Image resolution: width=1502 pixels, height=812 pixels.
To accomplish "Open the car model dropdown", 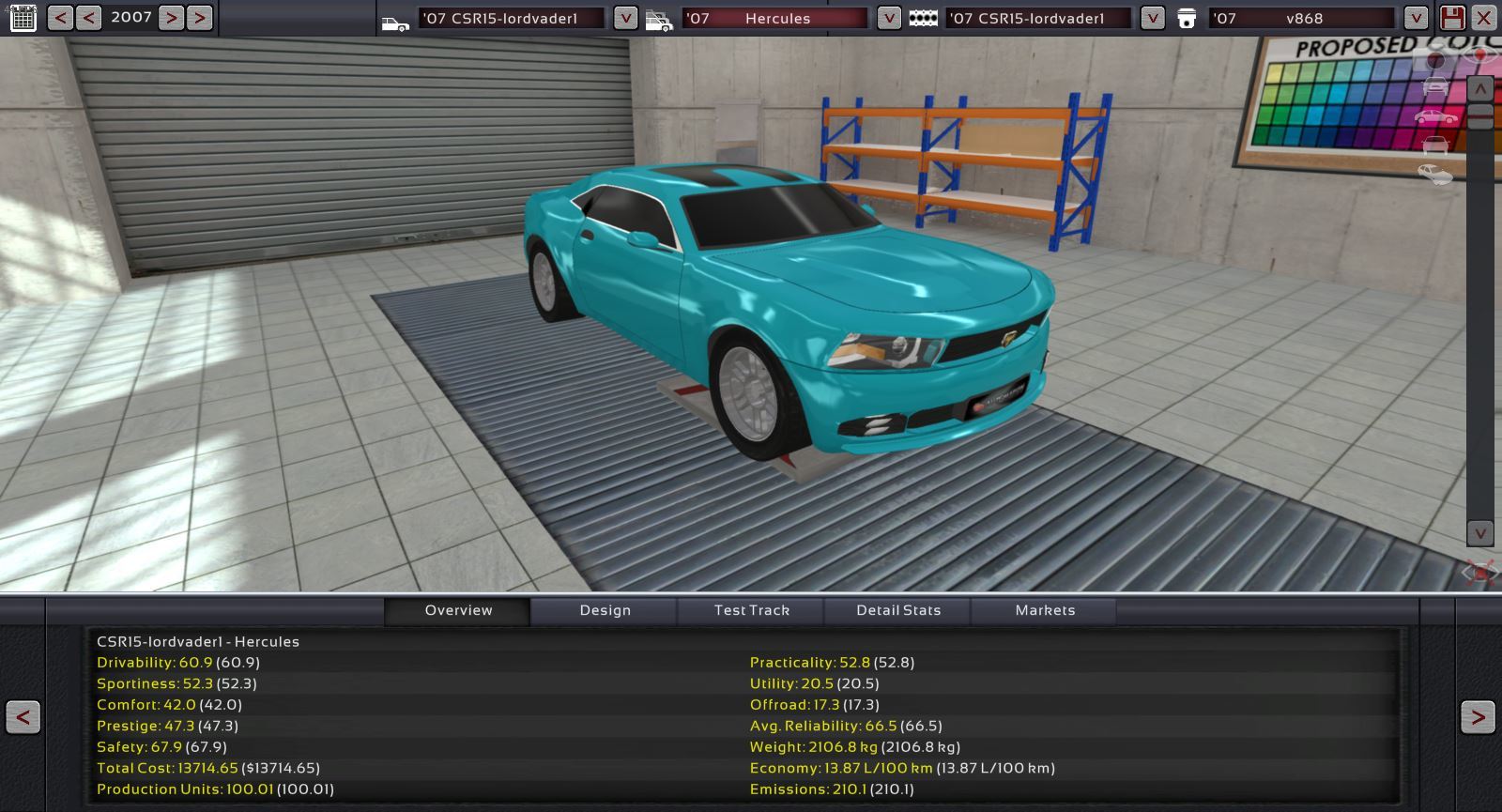I will coord(625,18).
